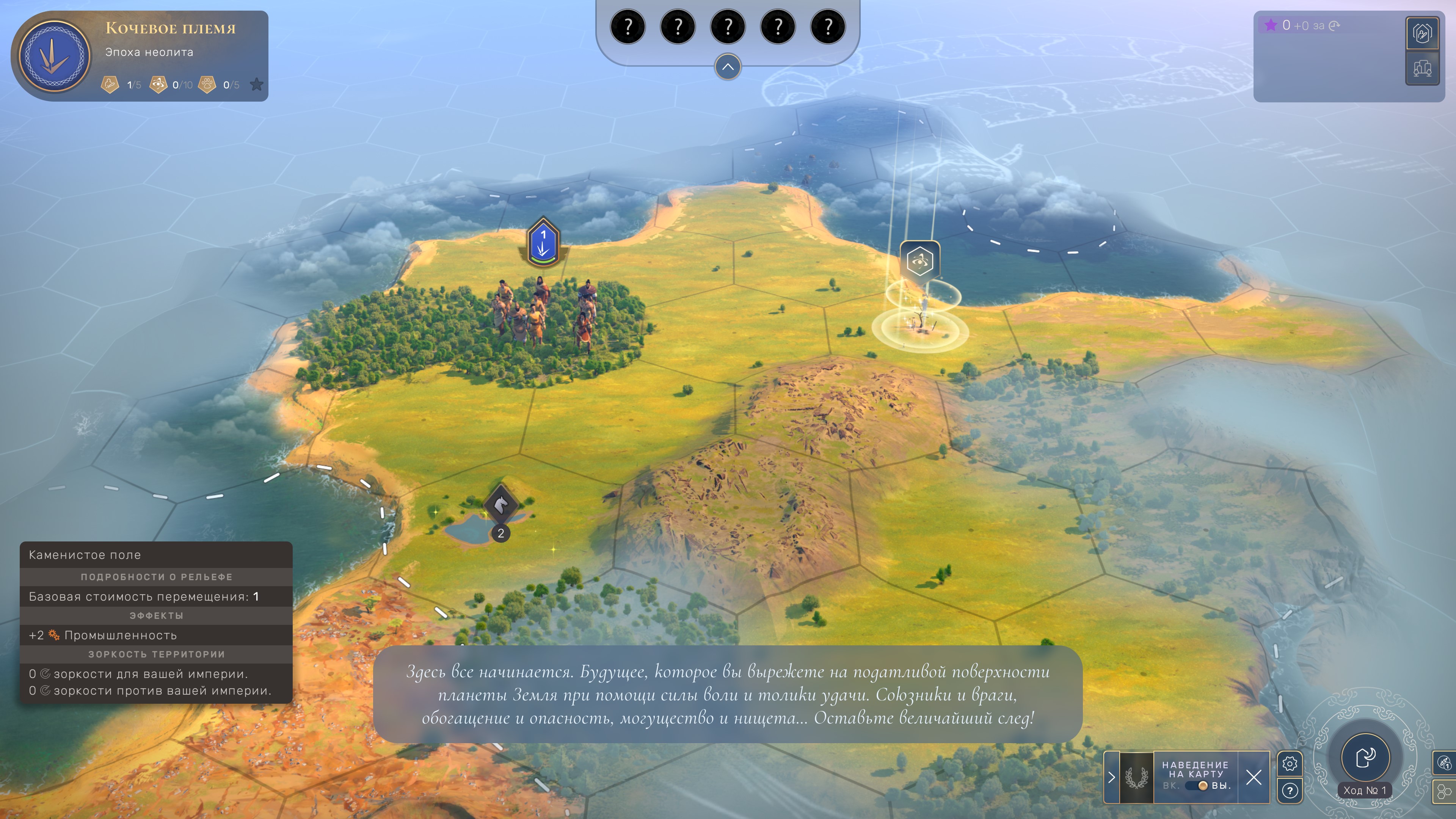This screenshot has height=819, width=1456.
Task: Open the laurel wreath button
Action: (x=1136, y=778)
